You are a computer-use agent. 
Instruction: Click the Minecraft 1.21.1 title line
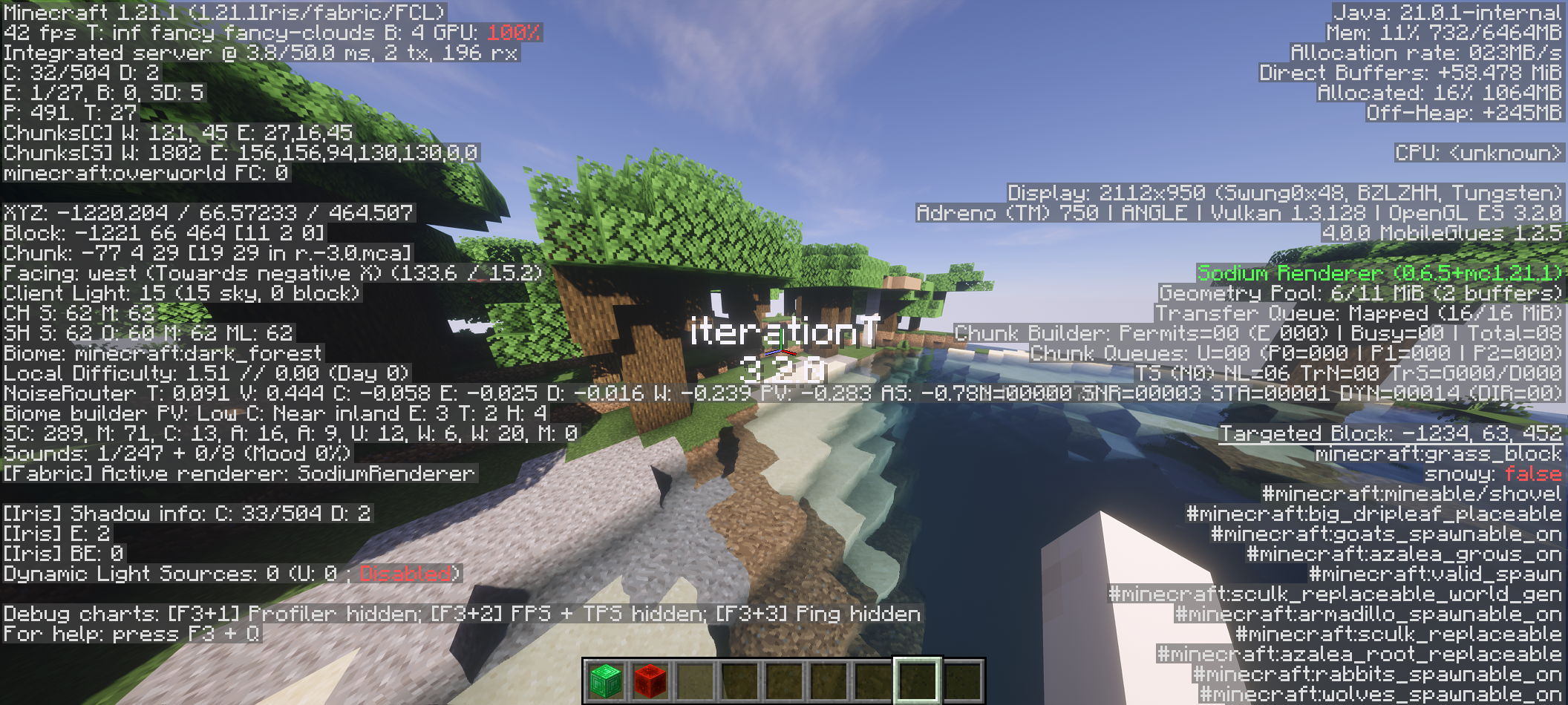(x=223, y=12)
